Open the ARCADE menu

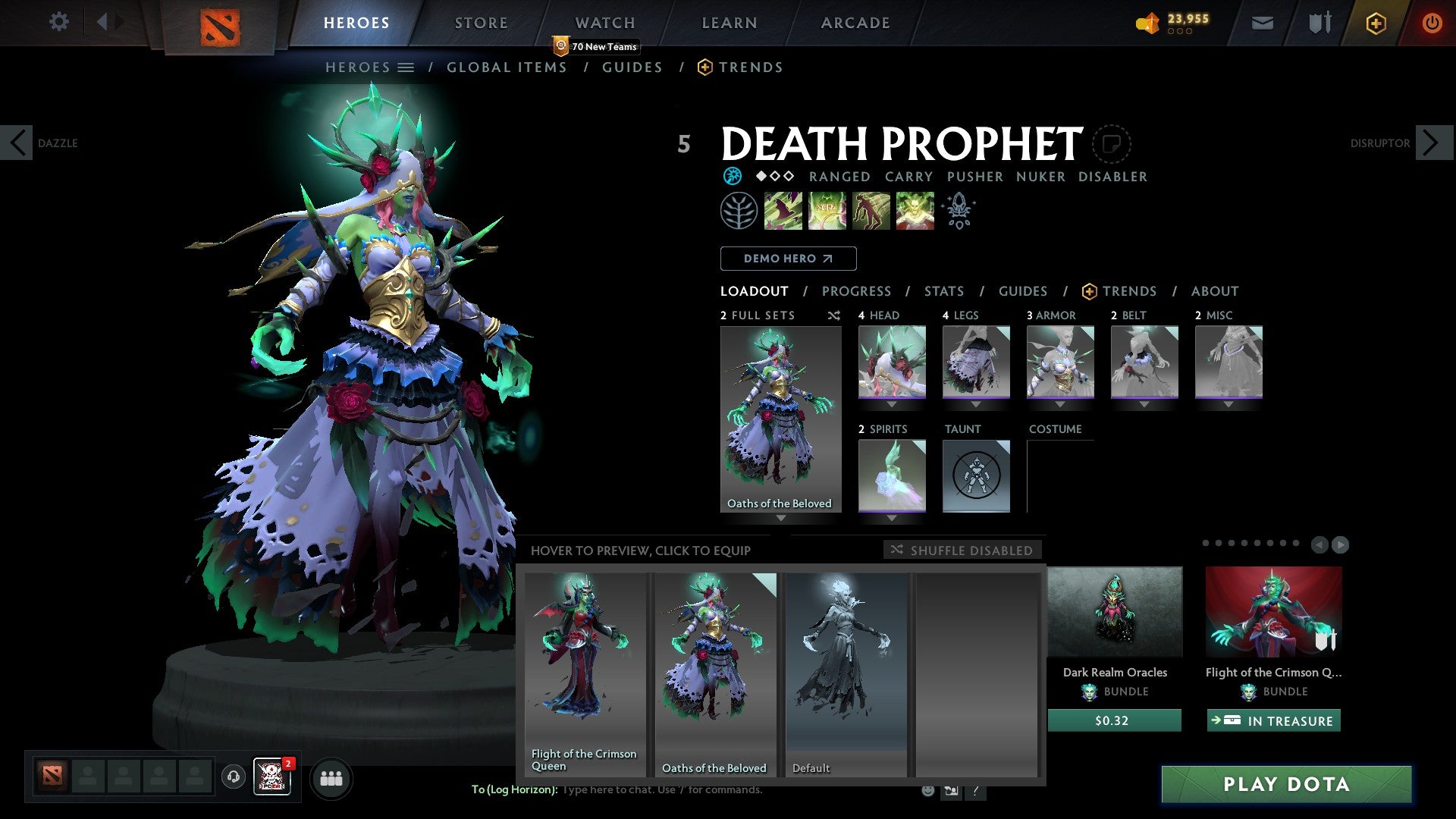coord(855,23)
